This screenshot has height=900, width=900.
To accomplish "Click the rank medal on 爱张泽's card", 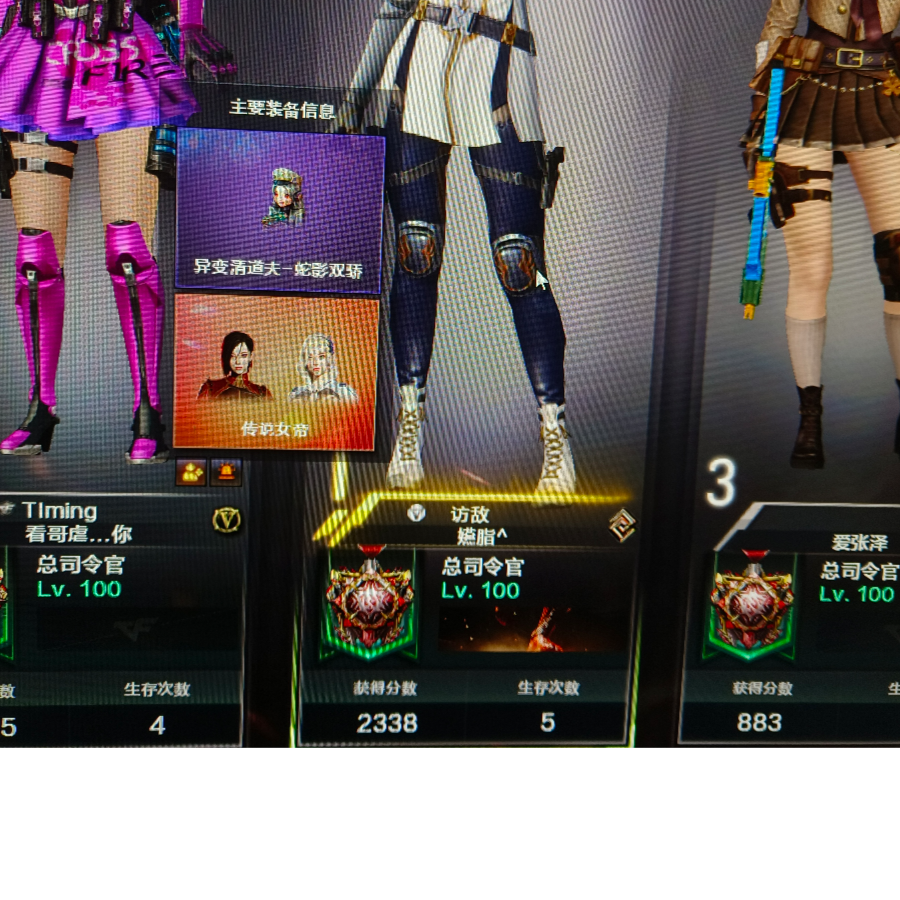I will (x=751, y=605).
